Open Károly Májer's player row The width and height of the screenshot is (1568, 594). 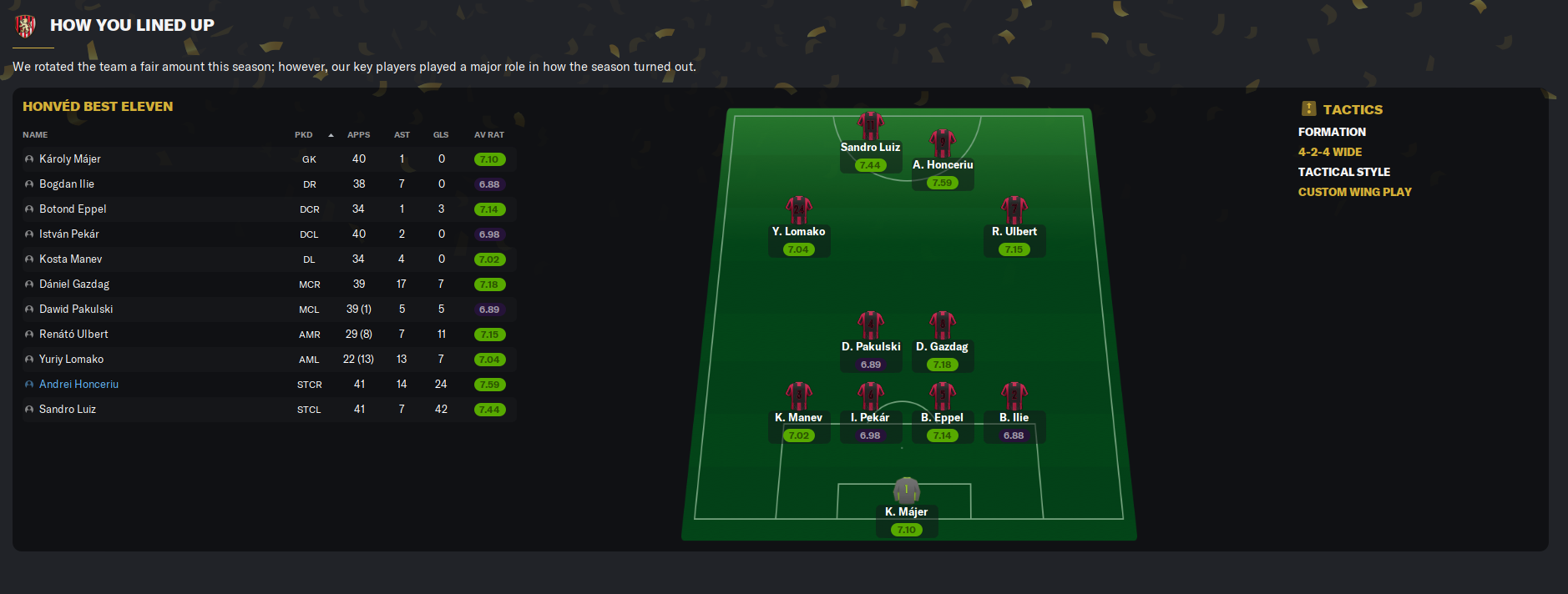pyautogui.click(x=70, y=159)
